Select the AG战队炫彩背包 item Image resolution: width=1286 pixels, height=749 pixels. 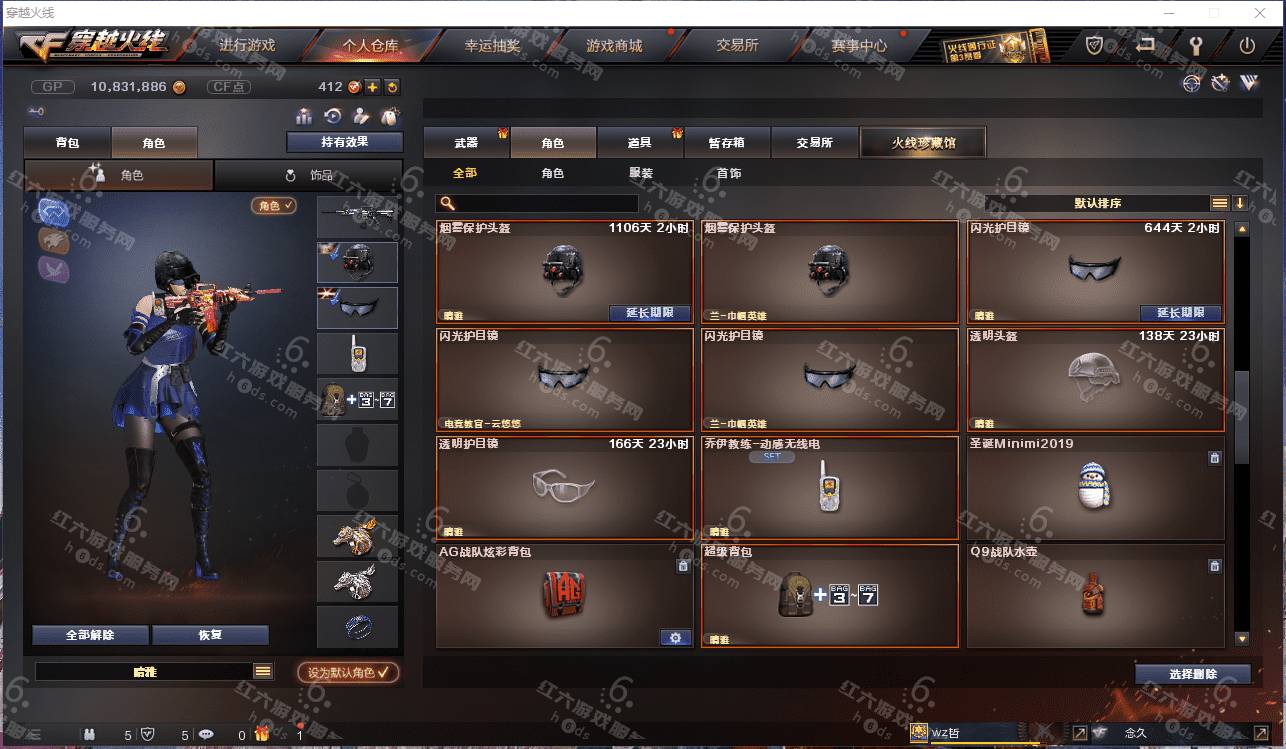coord(565,594)
